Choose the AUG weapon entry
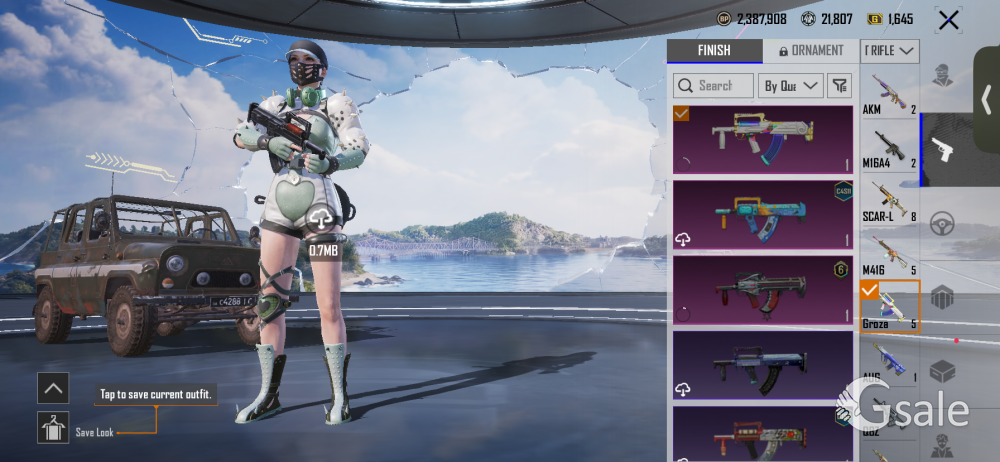Screen dimensions: 1000x462 pyautogui.click(x=889, y=362)
